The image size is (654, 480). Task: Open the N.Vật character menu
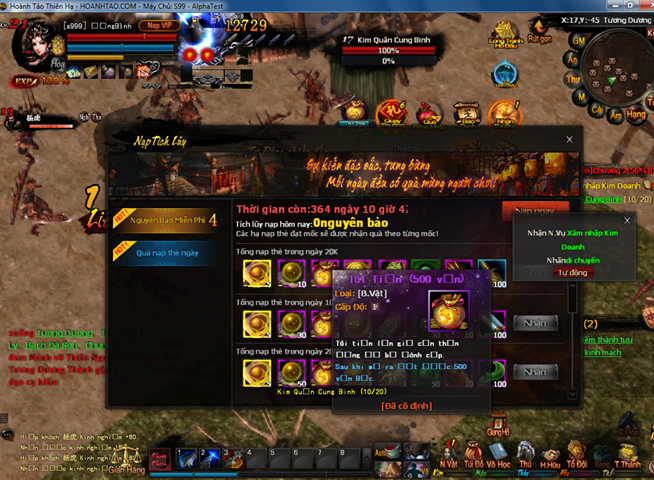pyautogui.click(x=449, y=450)
